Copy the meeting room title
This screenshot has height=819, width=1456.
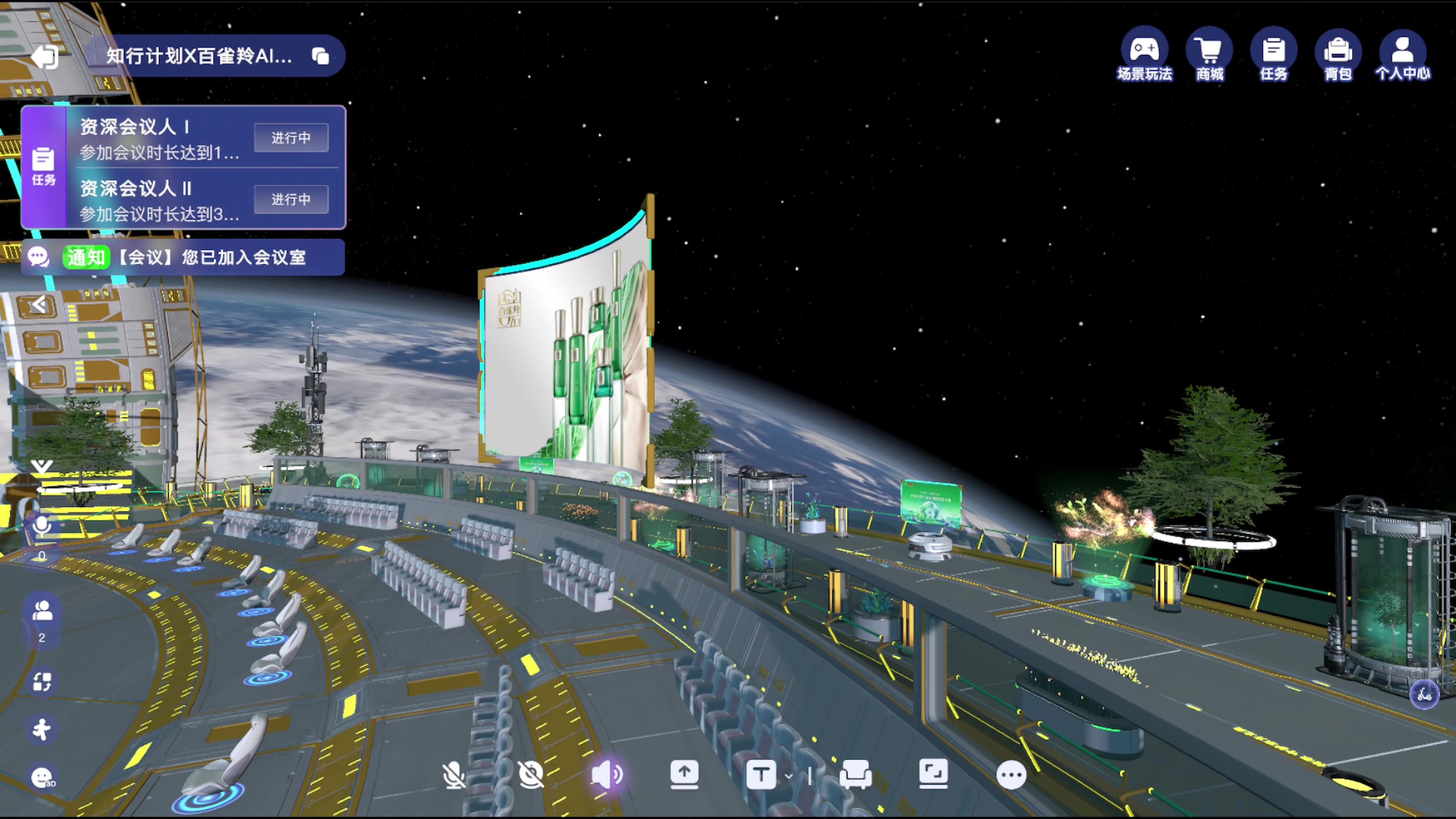pyautogui.click(x=320, y=56)
